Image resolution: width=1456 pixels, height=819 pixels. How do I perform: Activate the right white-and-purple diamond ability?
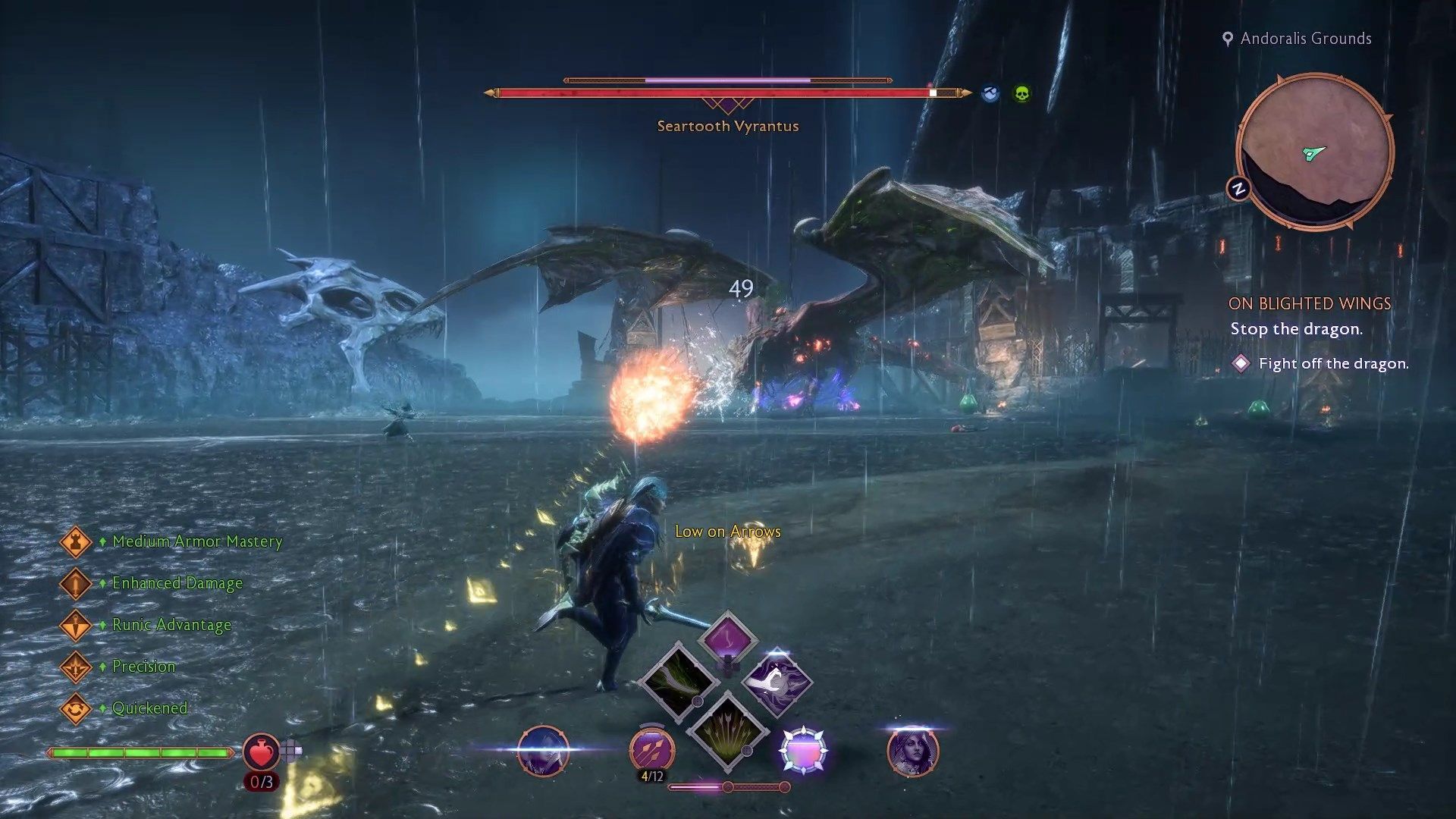point(777,680)
